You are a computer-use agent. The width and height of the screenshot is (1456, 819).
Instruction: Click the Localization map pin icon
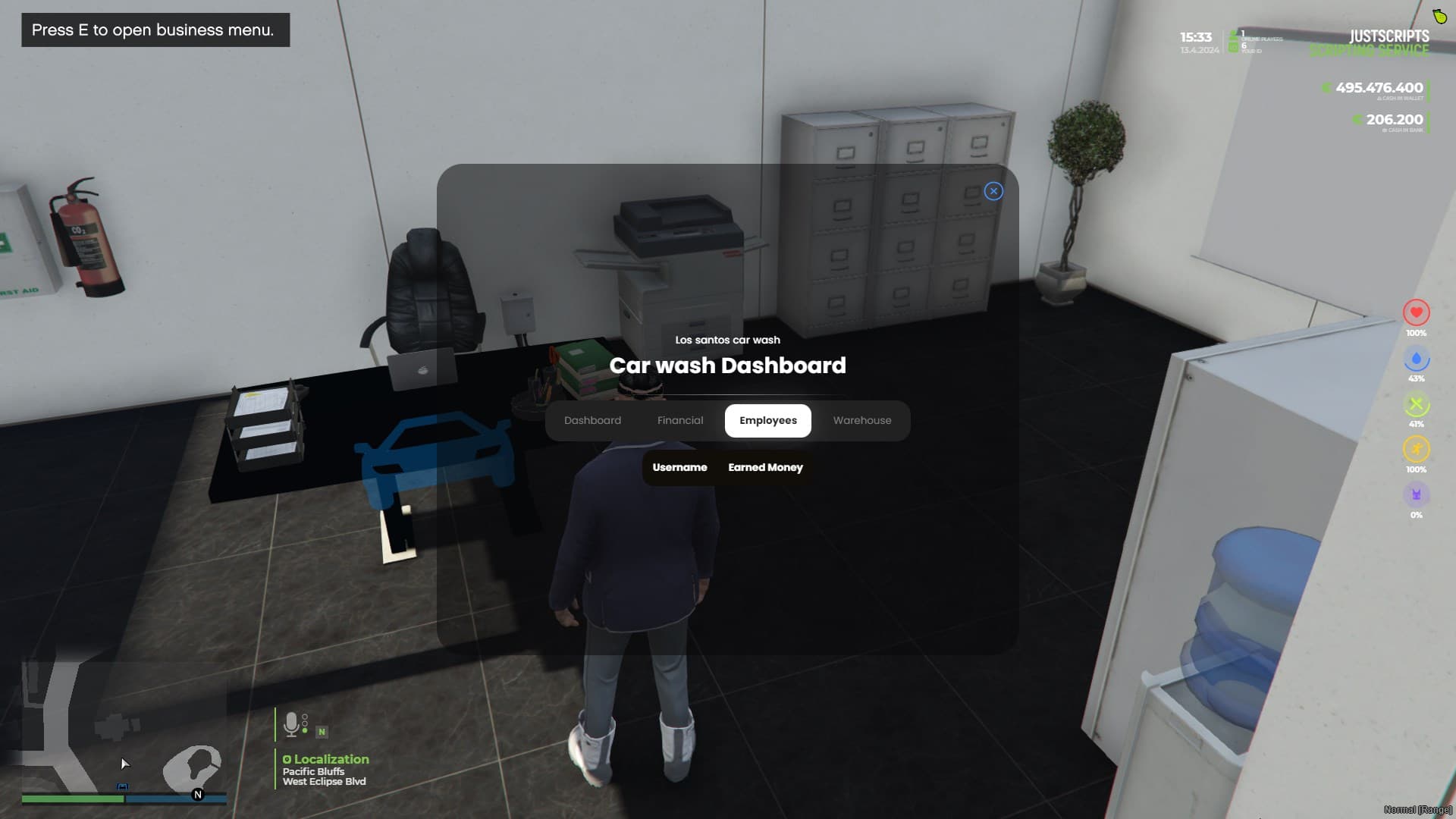tap(286, 759)
